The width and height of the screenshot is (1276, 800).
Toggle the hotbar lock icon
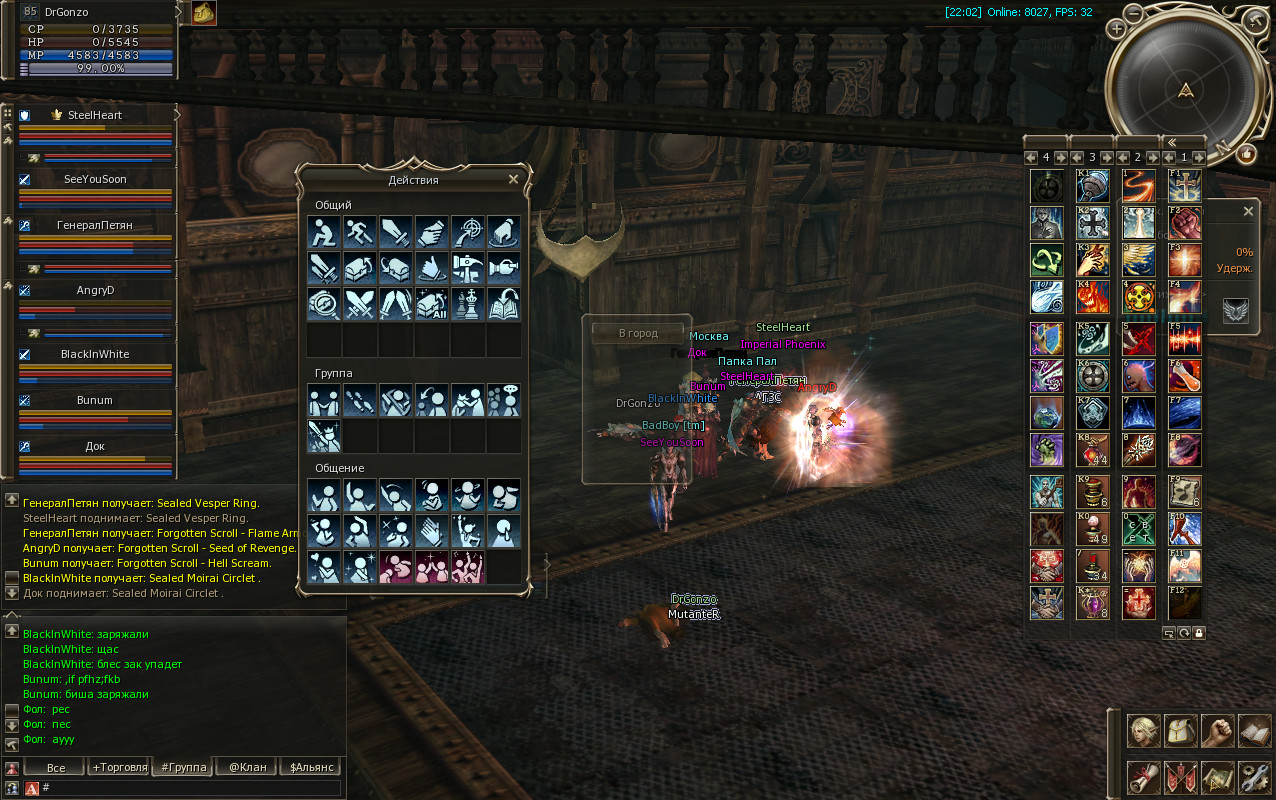coord(1198,632)
